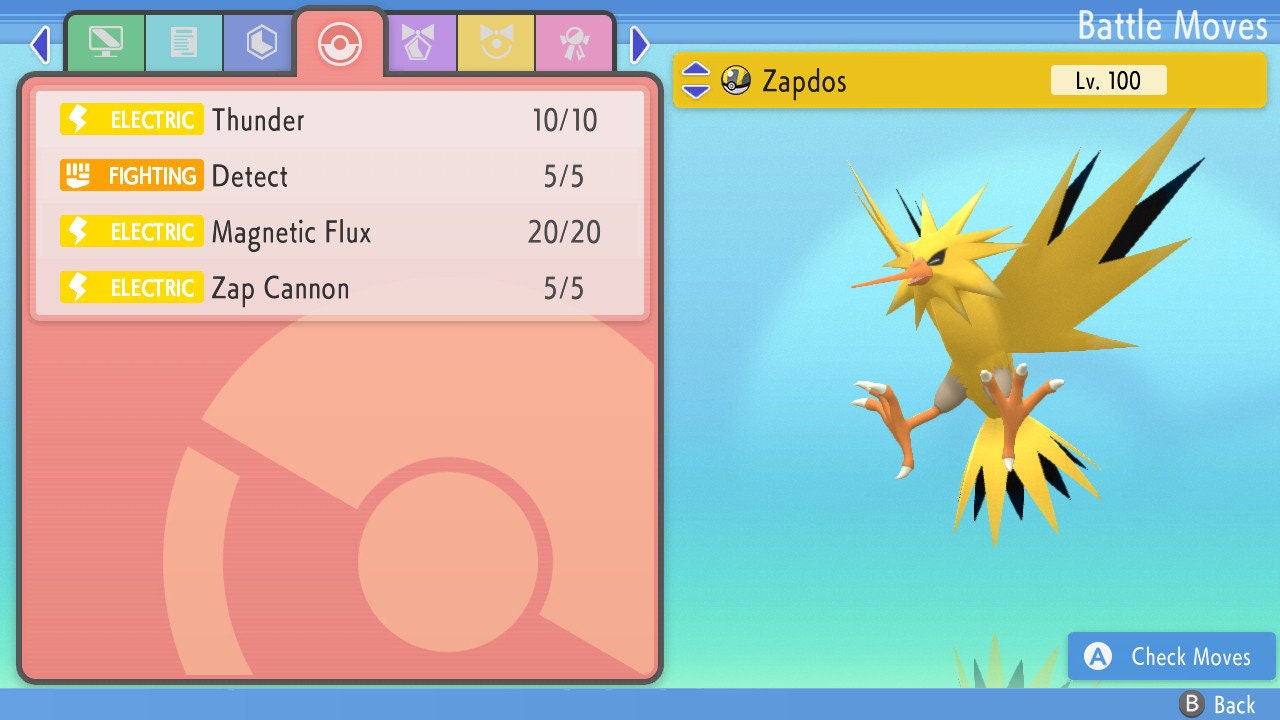Open the teal document page tab
Image resolution: width=1280 pixels, height=720 pixels.
(184, 43)
